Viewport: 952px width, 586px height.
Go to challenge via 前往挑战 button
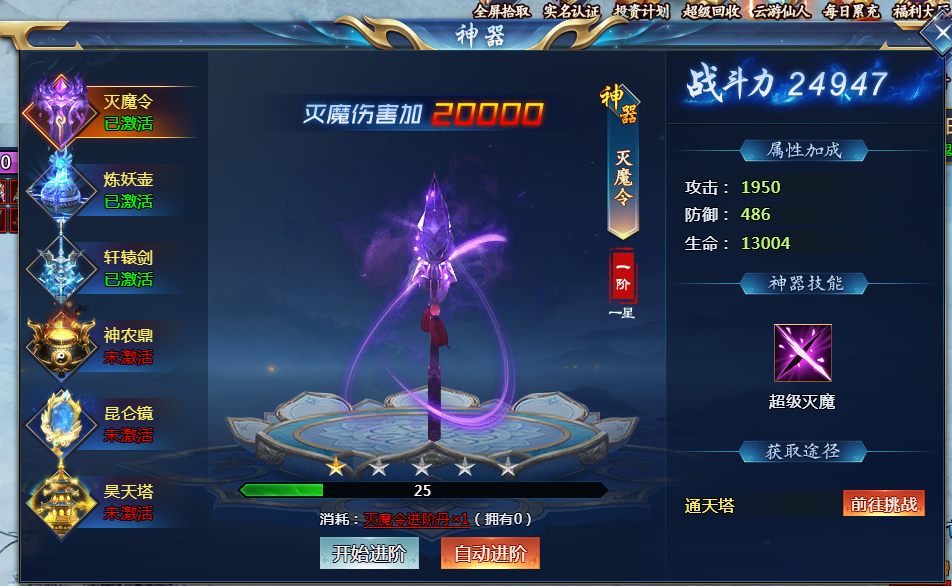click(883, 504)
